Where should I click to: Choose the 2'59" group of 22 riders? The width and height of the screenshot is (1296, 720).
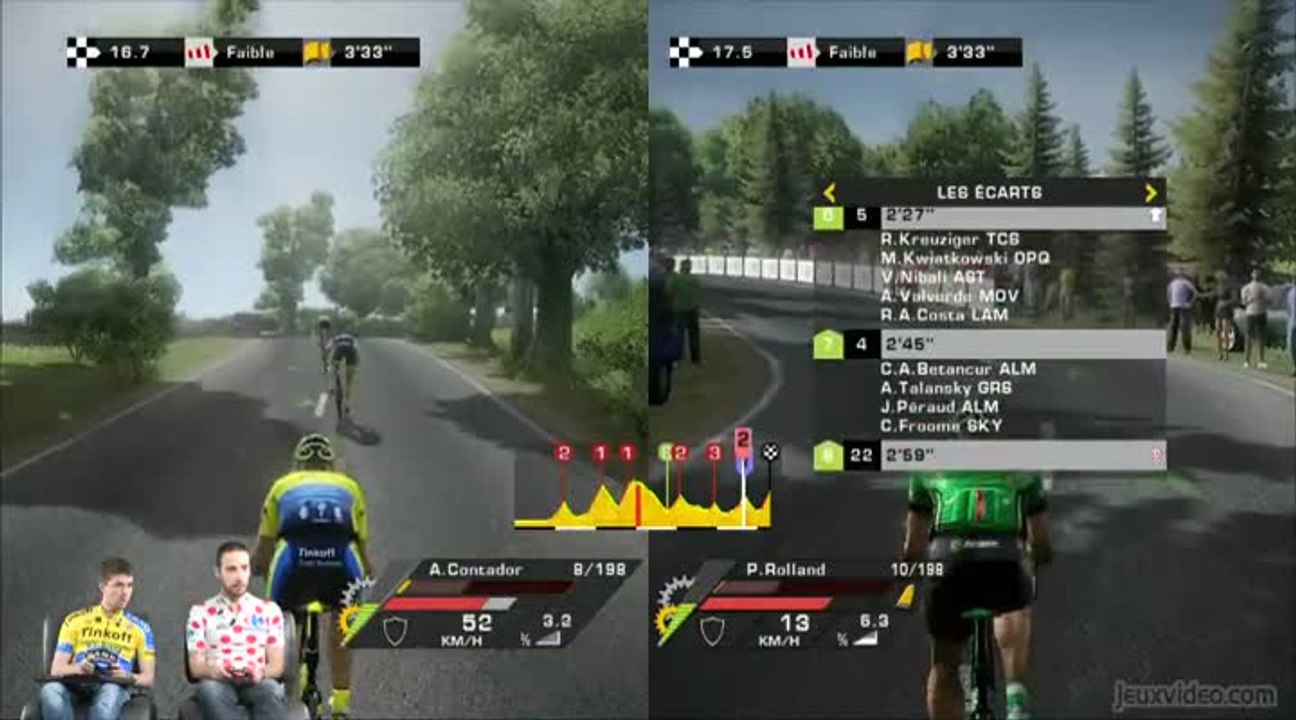(990, 456)
